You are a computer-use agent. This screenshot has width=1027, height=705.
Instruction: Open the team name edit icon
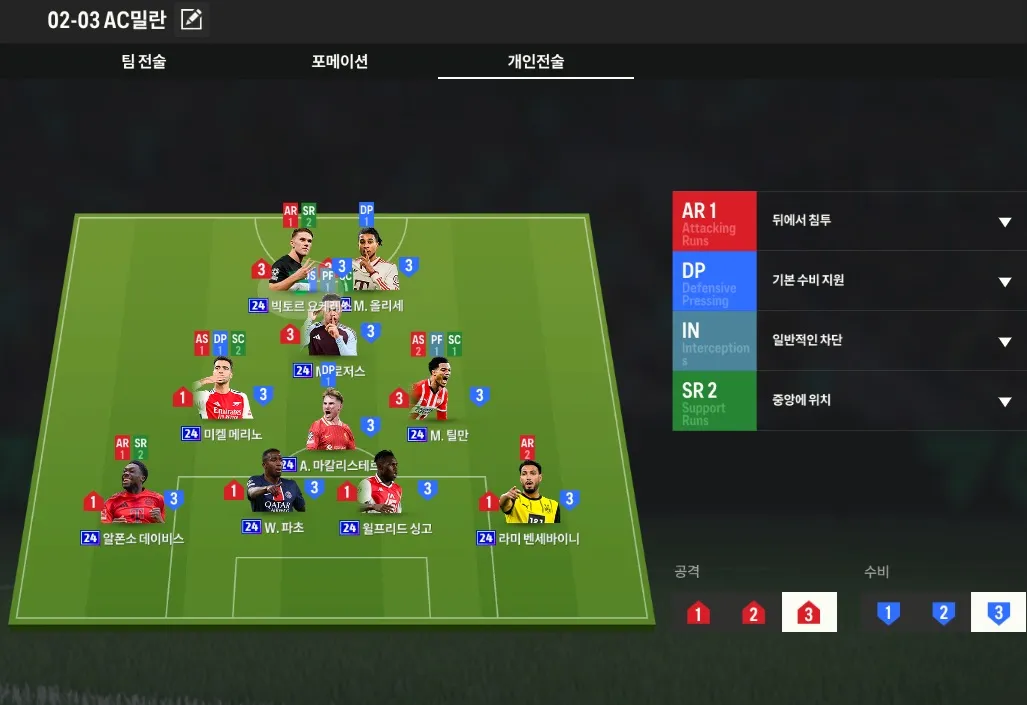click(x=191, y=19)
